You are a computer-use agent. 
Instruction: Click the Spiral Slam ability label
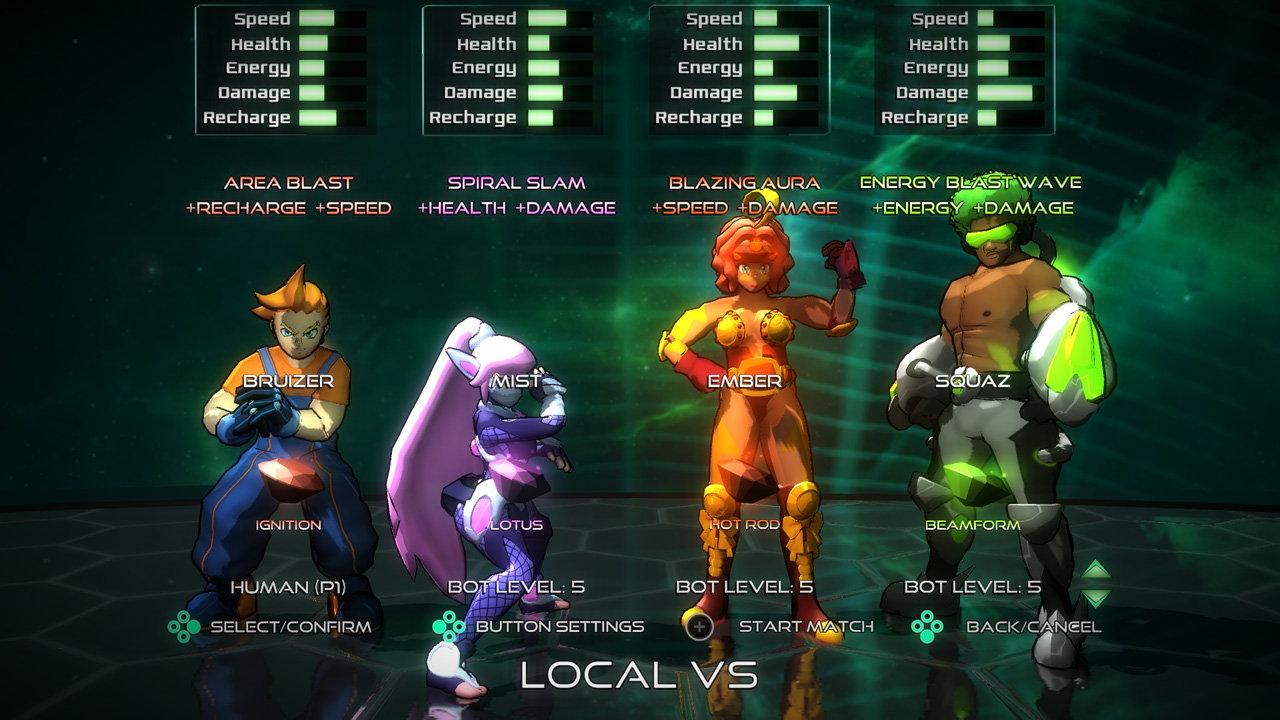[x=514, y=184]
